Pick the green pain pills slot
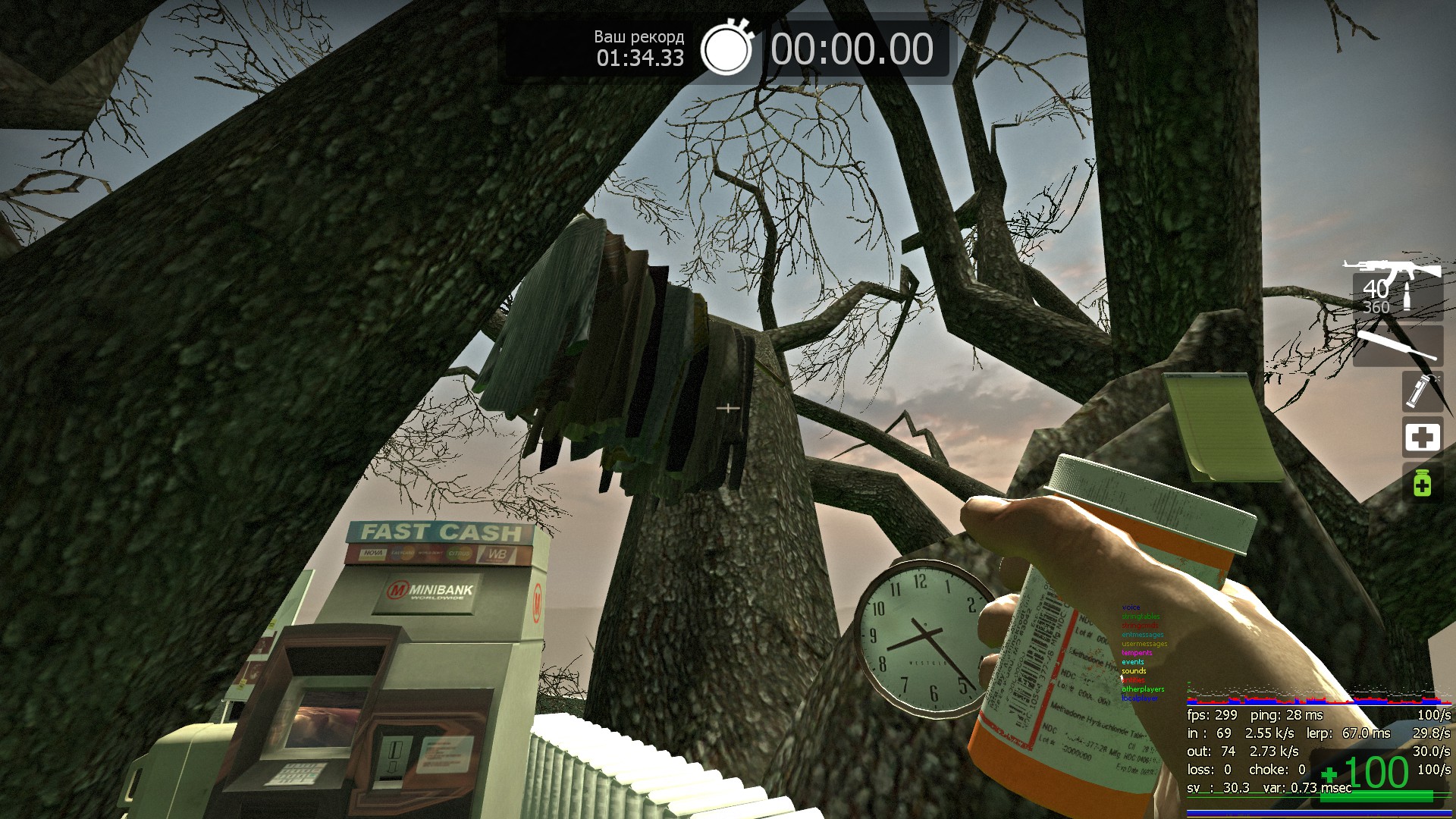The height and width of the screenshot is (819, 1456). click(x=1422, y=483)
